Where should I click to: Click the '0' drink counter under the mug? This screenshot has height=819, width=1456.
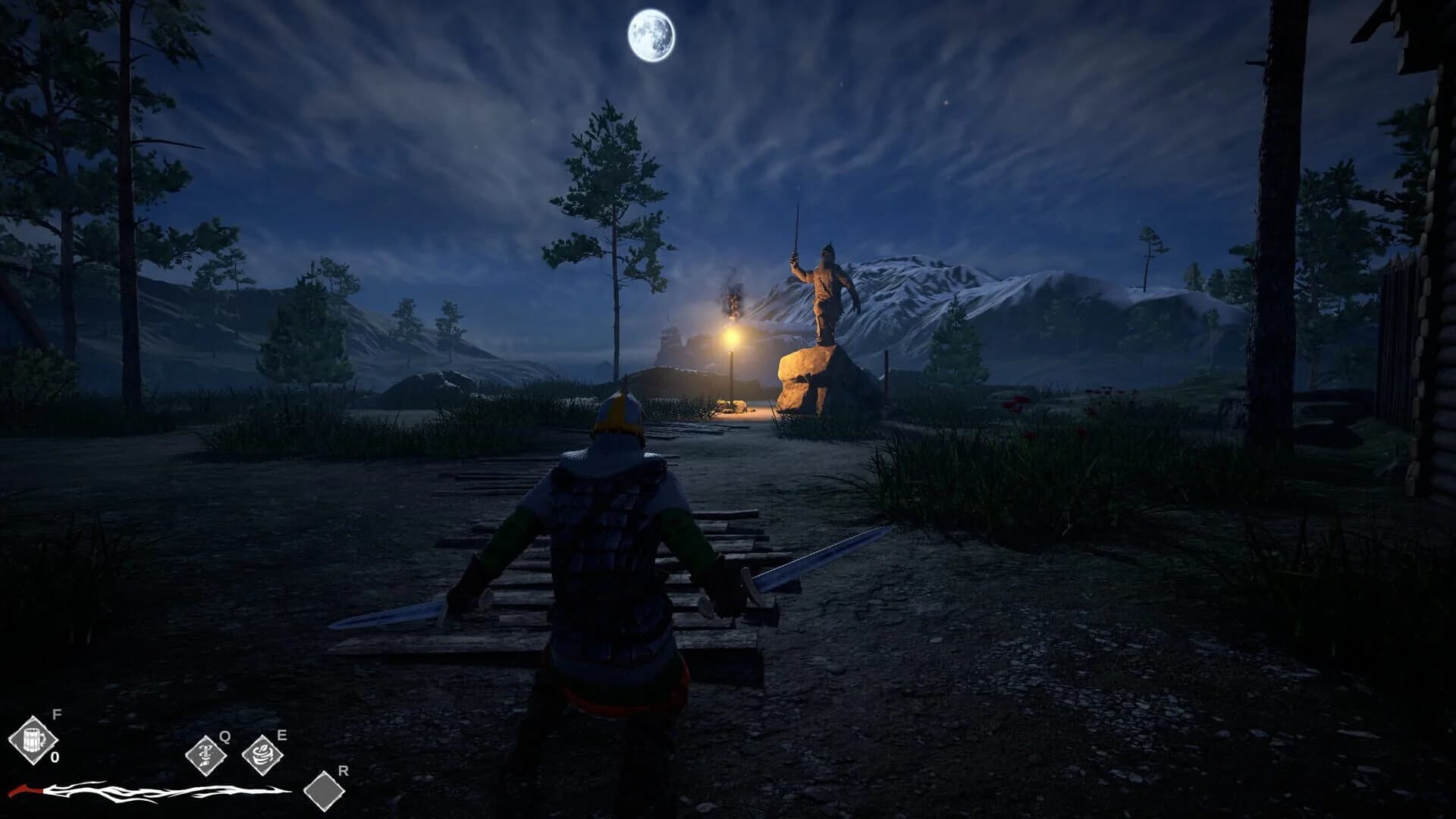(x=53, y=756)
